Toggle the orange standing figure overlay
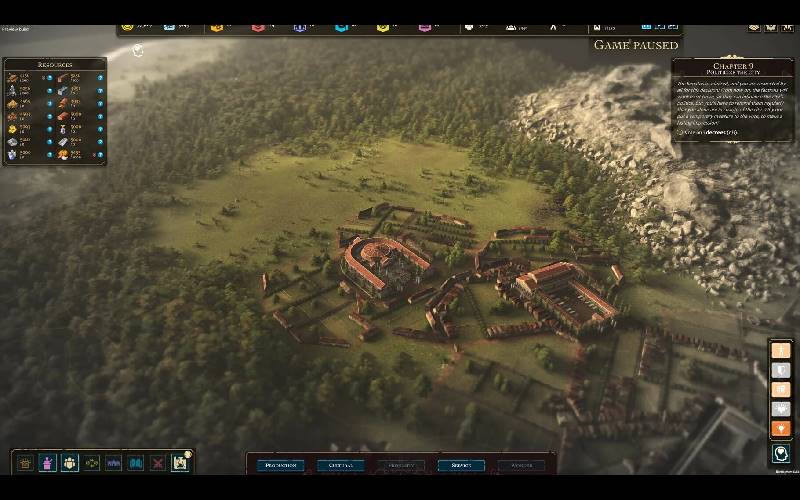The width and height of the screenshot is (800, 500). [781, 350]
